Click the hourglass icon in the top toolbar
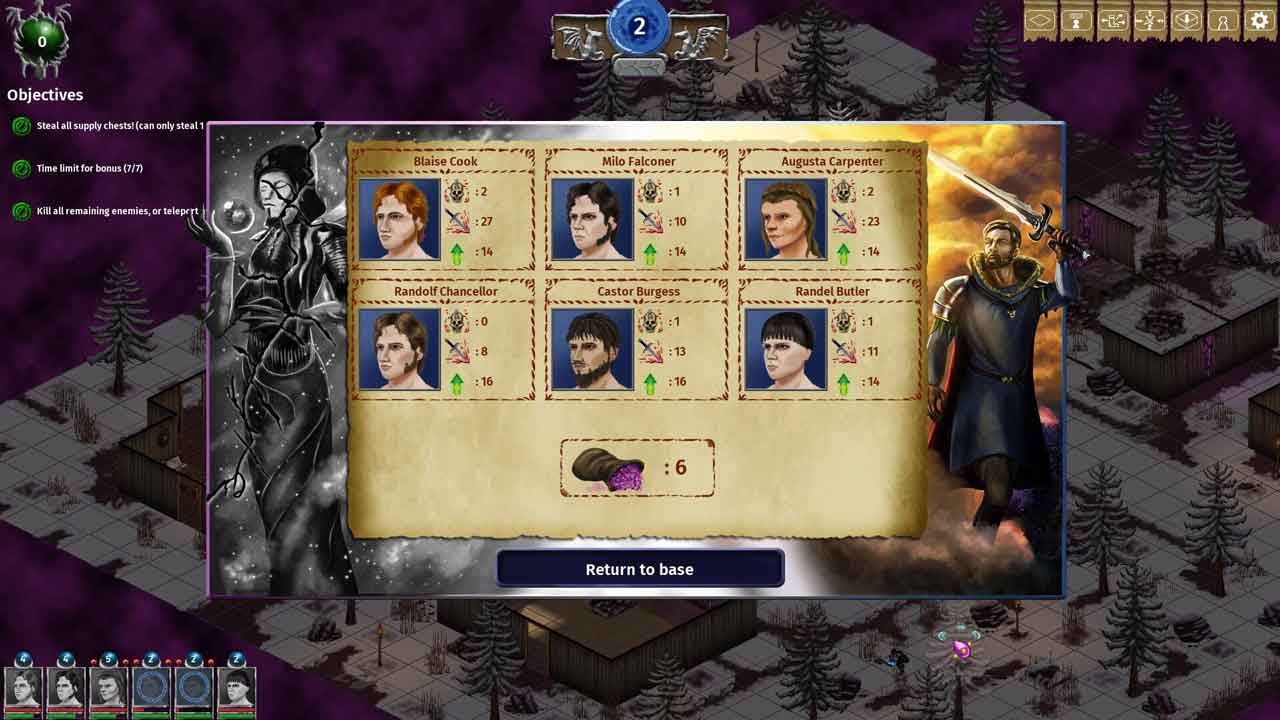Viewport: 1280px width, 720px height. point(1077,21)
